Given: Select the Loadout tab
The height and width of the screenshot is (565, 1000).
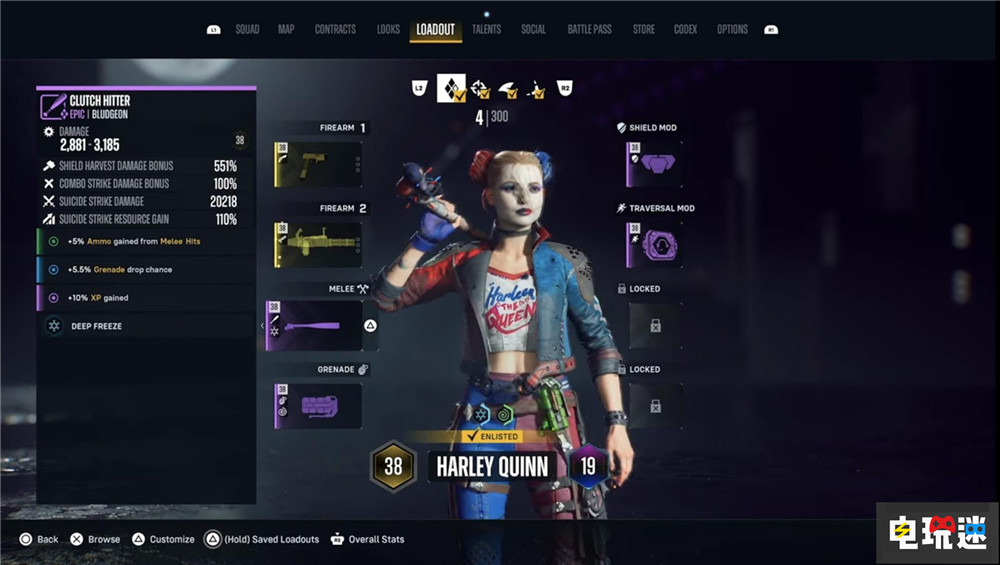Looking at the screenshot, I should click(435, 30).
